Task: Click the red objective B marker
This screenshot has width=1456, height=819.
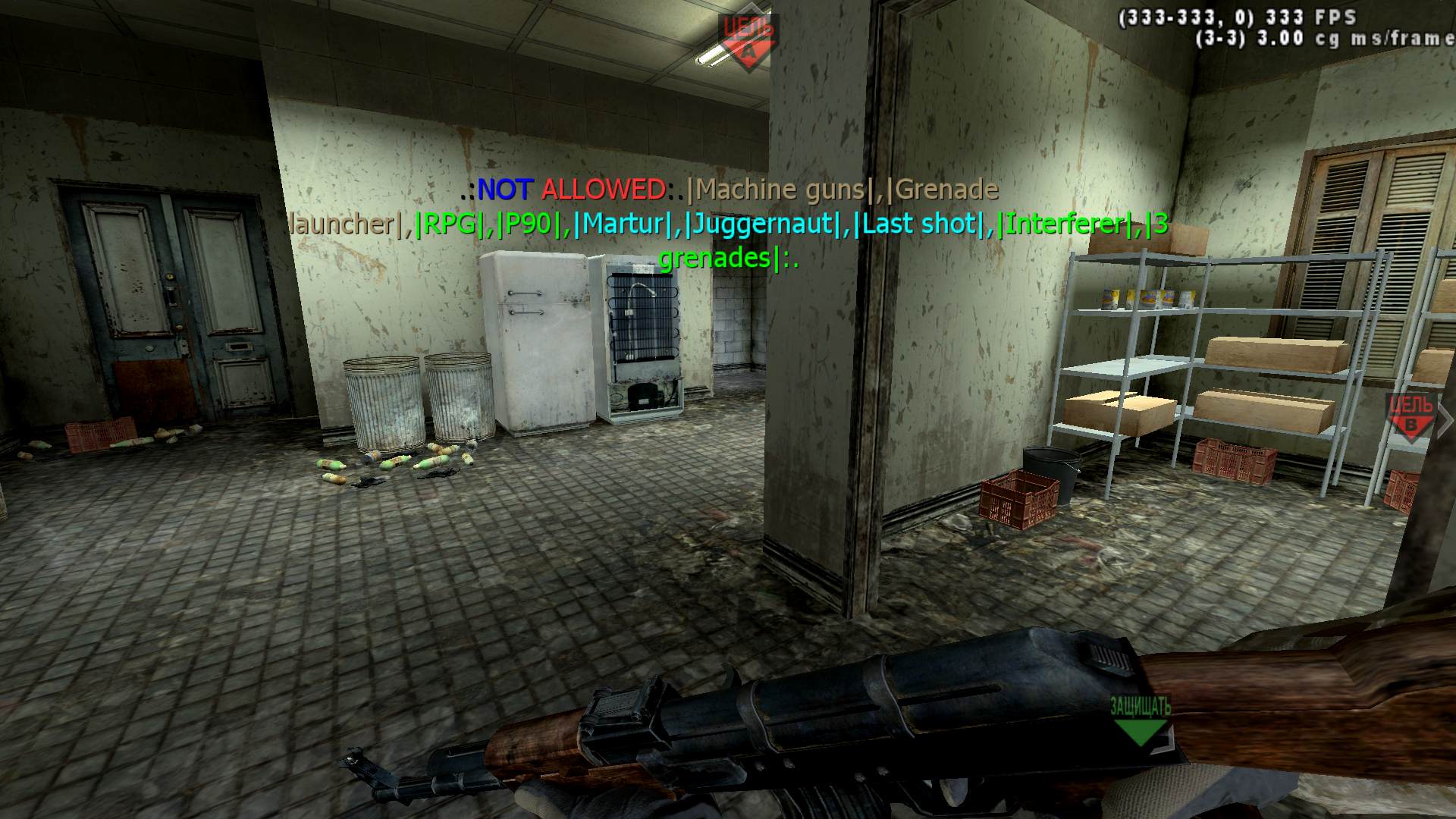Action: (1410, 417)
